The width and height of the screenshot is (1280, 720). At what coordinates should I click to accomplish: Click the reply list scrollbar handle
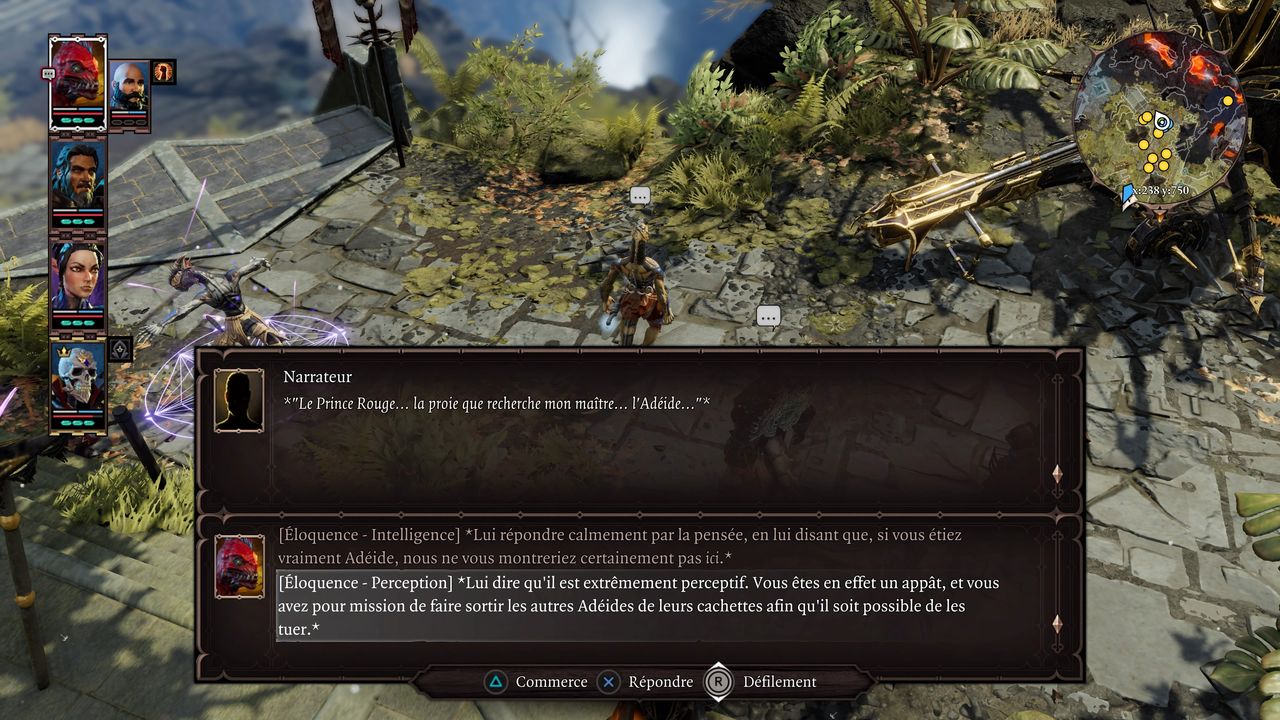pos(1057,623)
